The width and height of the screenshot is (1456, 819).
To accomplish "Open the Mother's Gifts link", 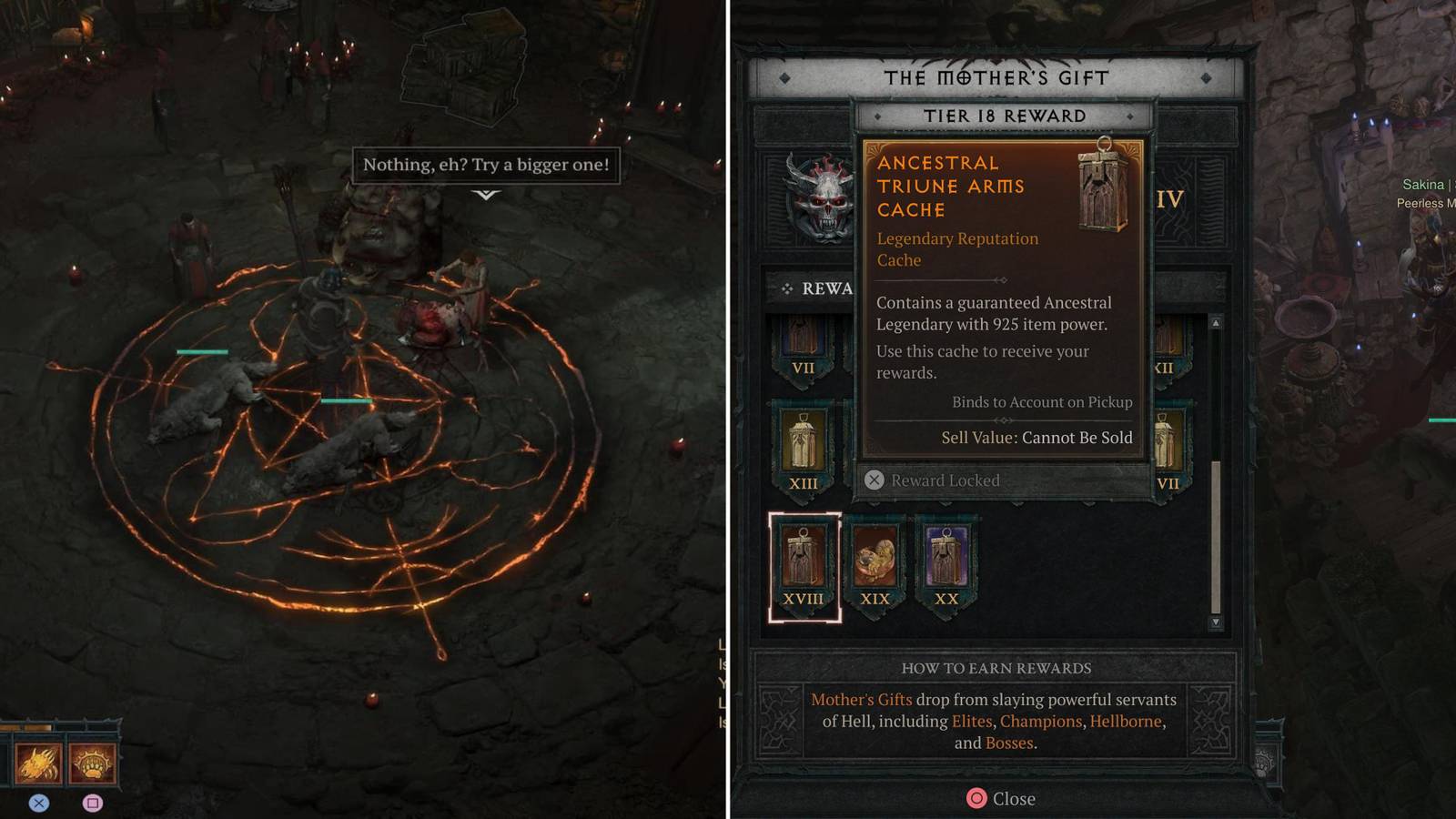I will click(861, 700).
